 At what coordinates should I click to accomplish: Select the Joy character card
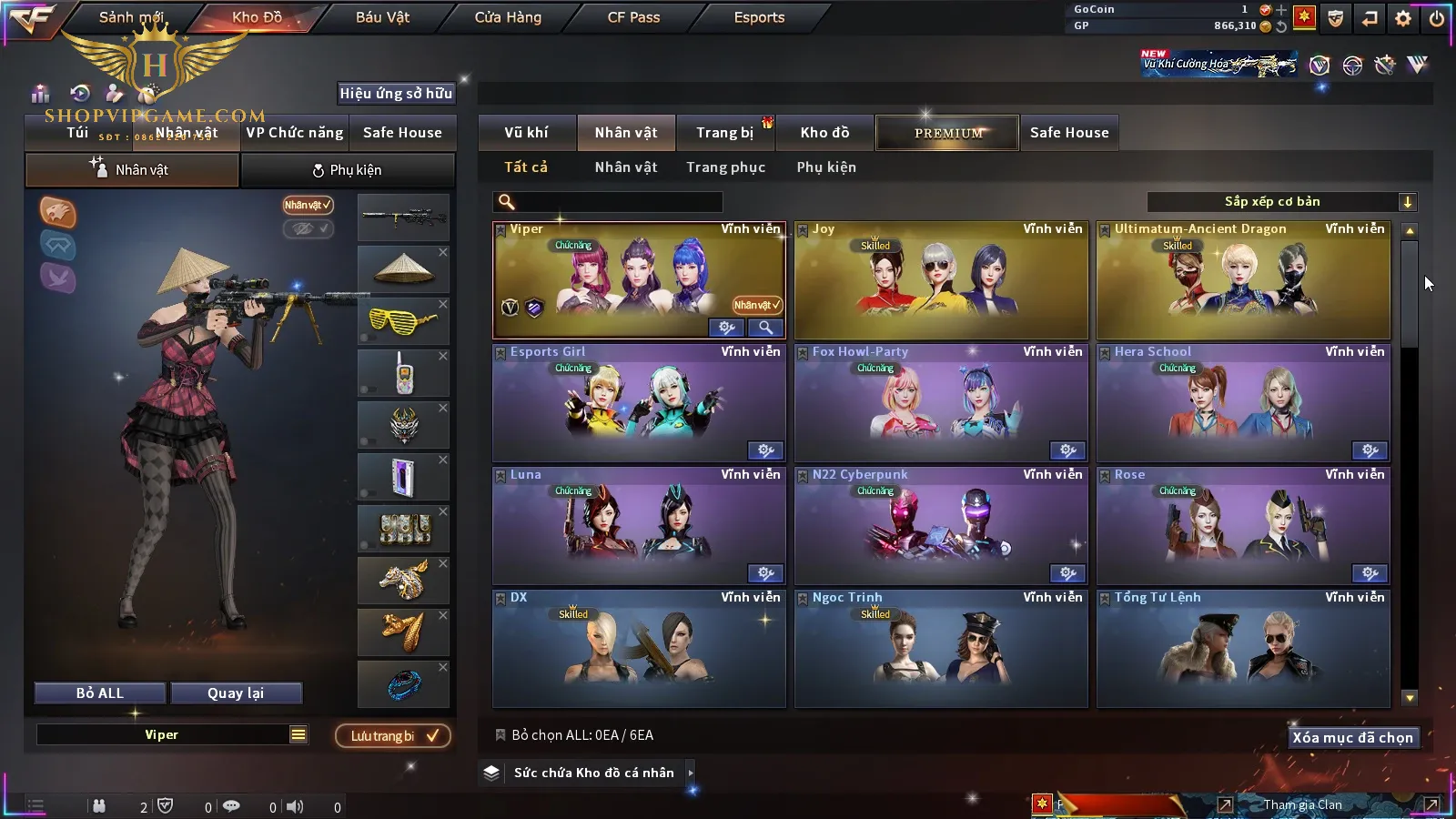click(941, 280)
